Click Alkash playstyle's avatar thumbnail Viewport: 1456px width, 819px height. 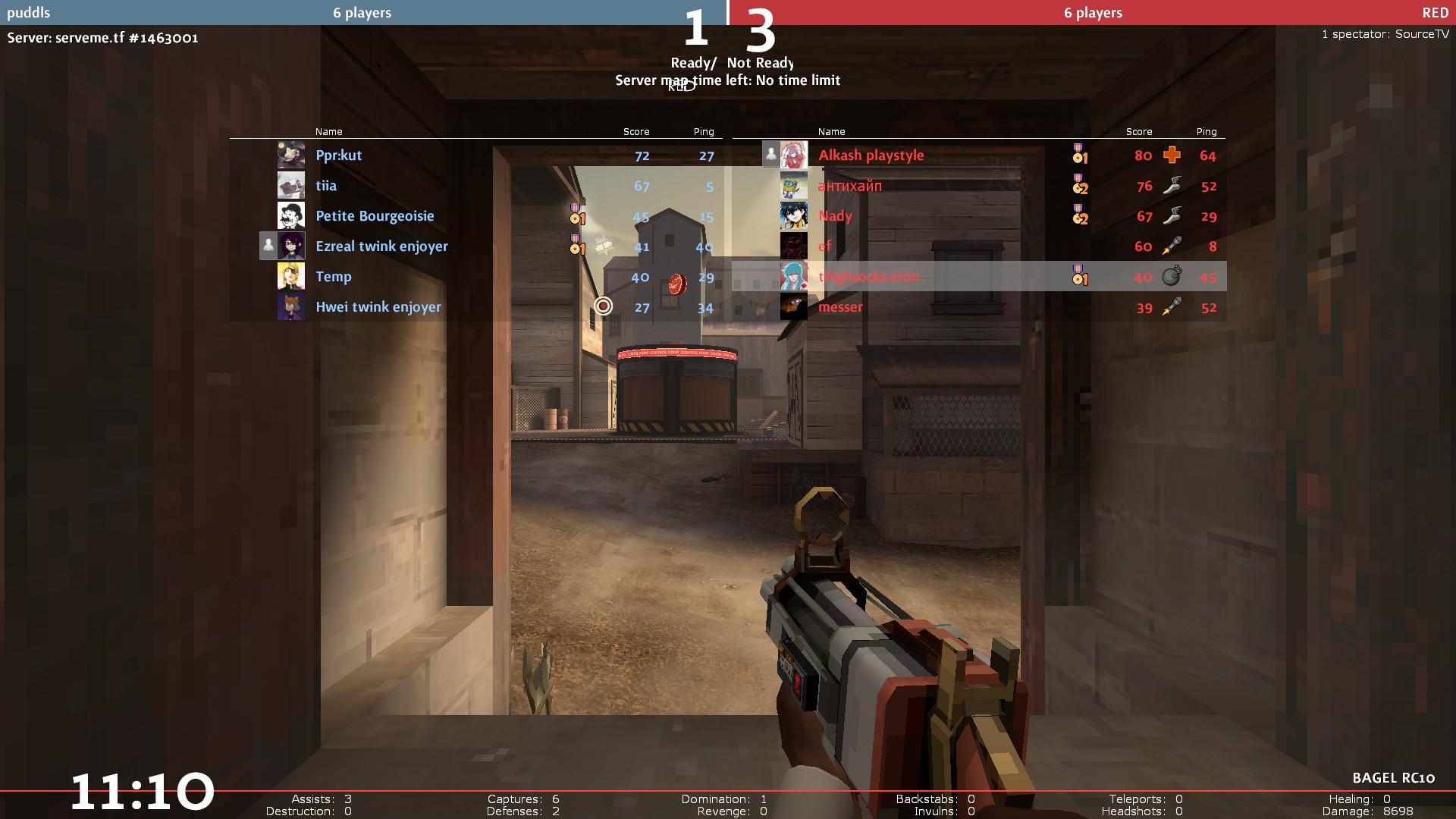(794, 155)
